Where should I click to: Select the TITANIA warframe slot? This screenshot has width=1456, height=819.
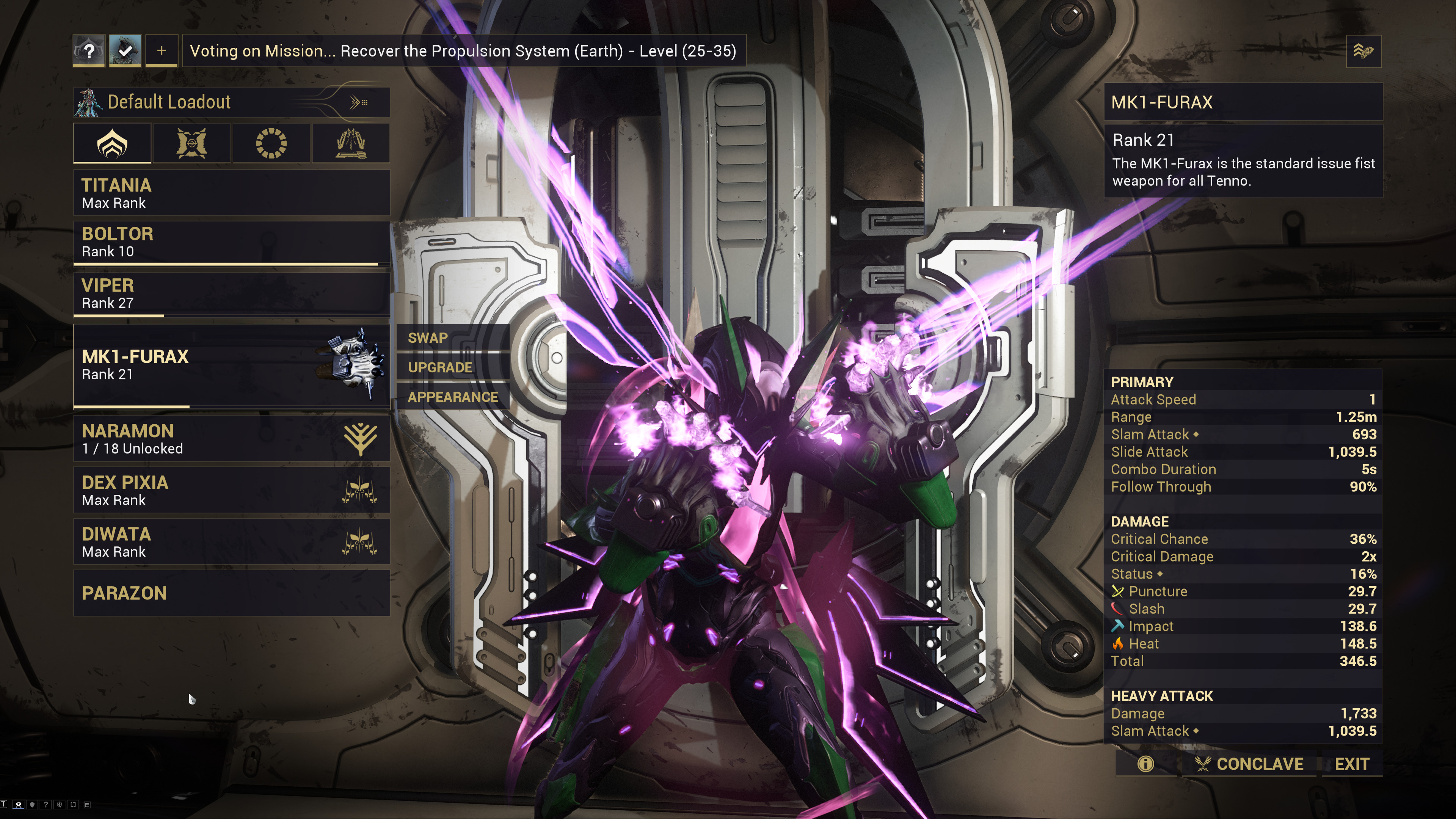[231, 193]
